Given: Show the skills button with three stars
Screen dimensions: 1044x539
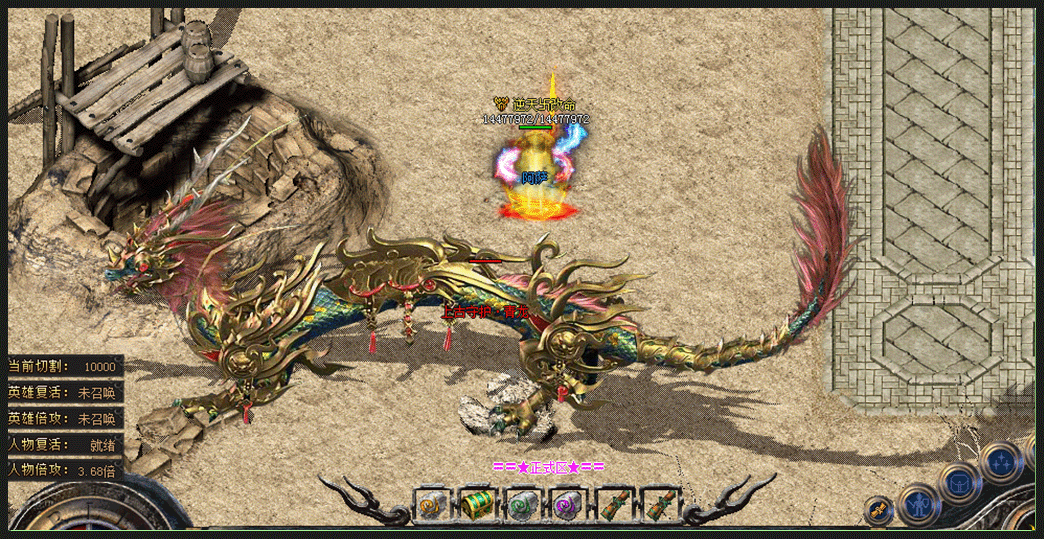Looking at the screenshot, I should coord(1000,461).
